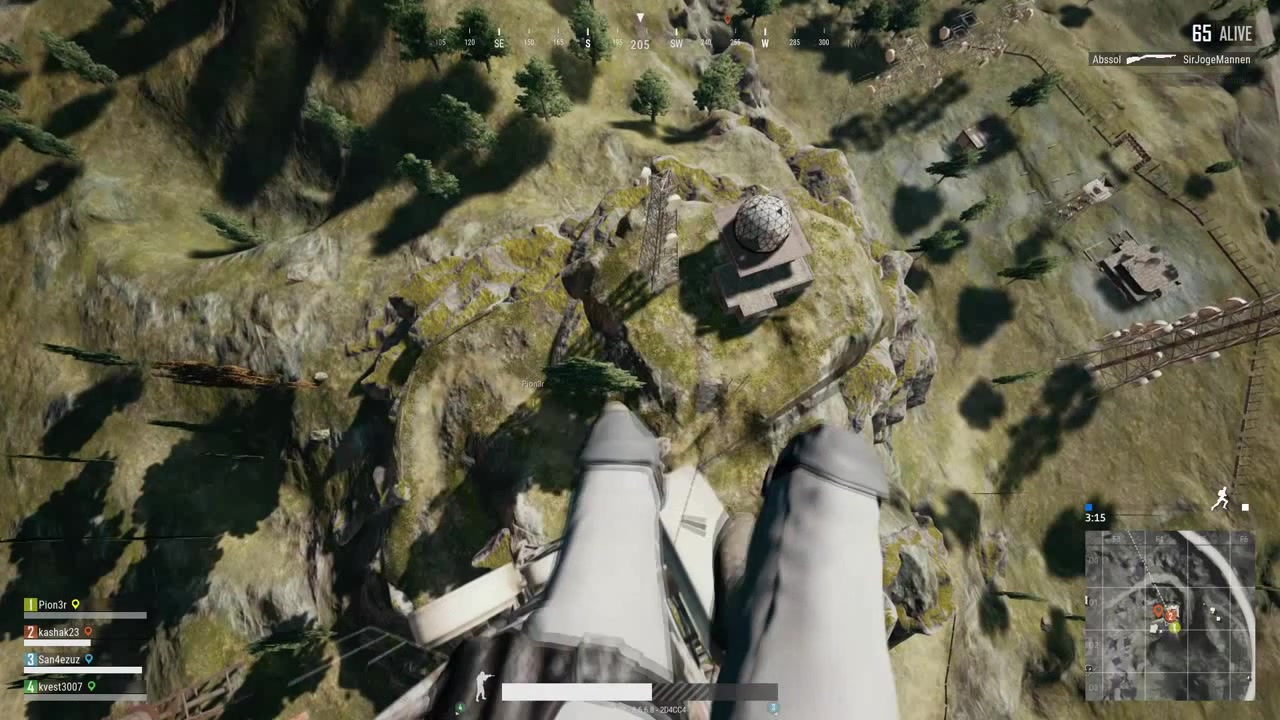Select teammate San4ezuz in squad list

pos(58,660)
